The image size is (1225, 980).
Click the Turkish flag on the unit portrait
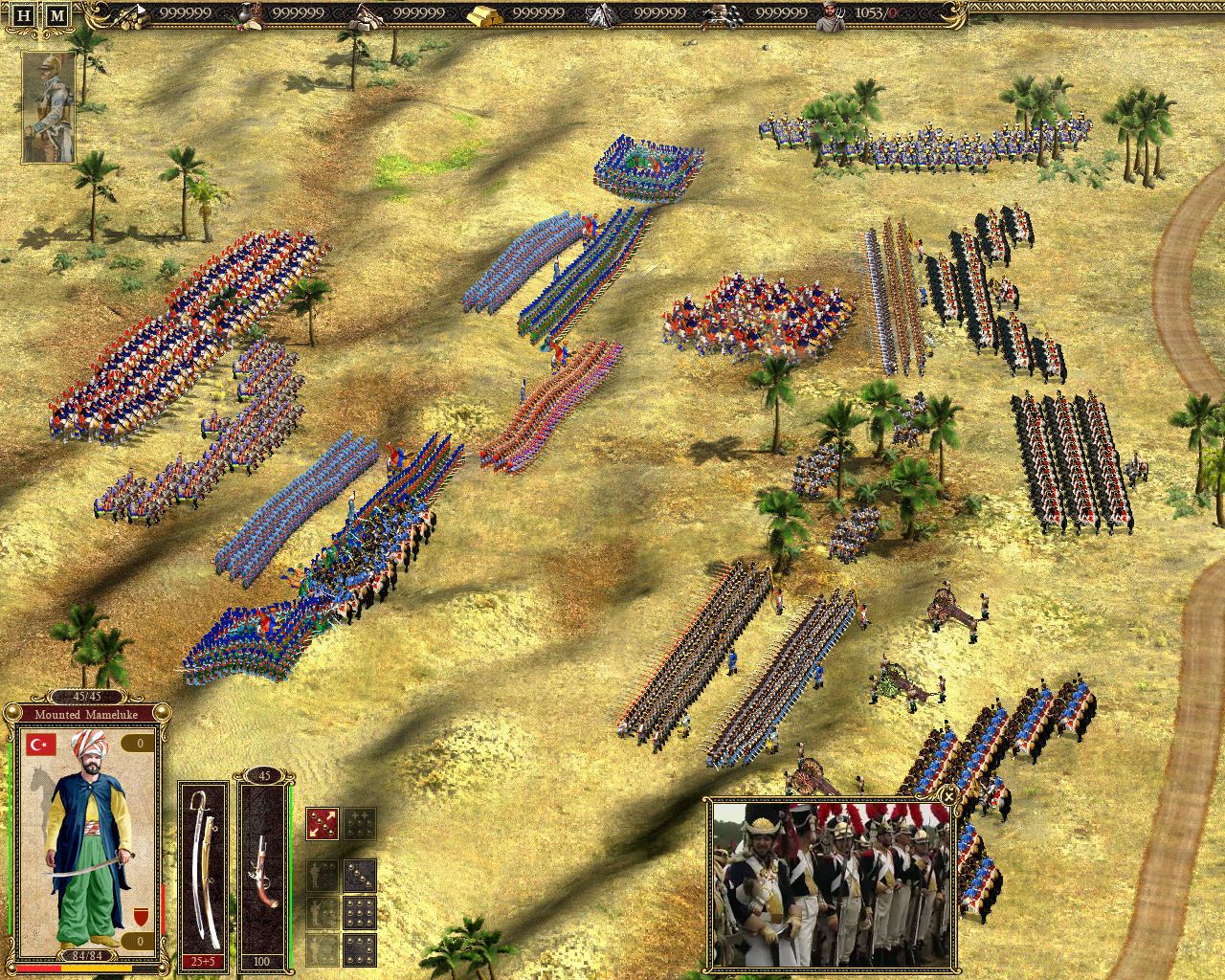point(40,746)
